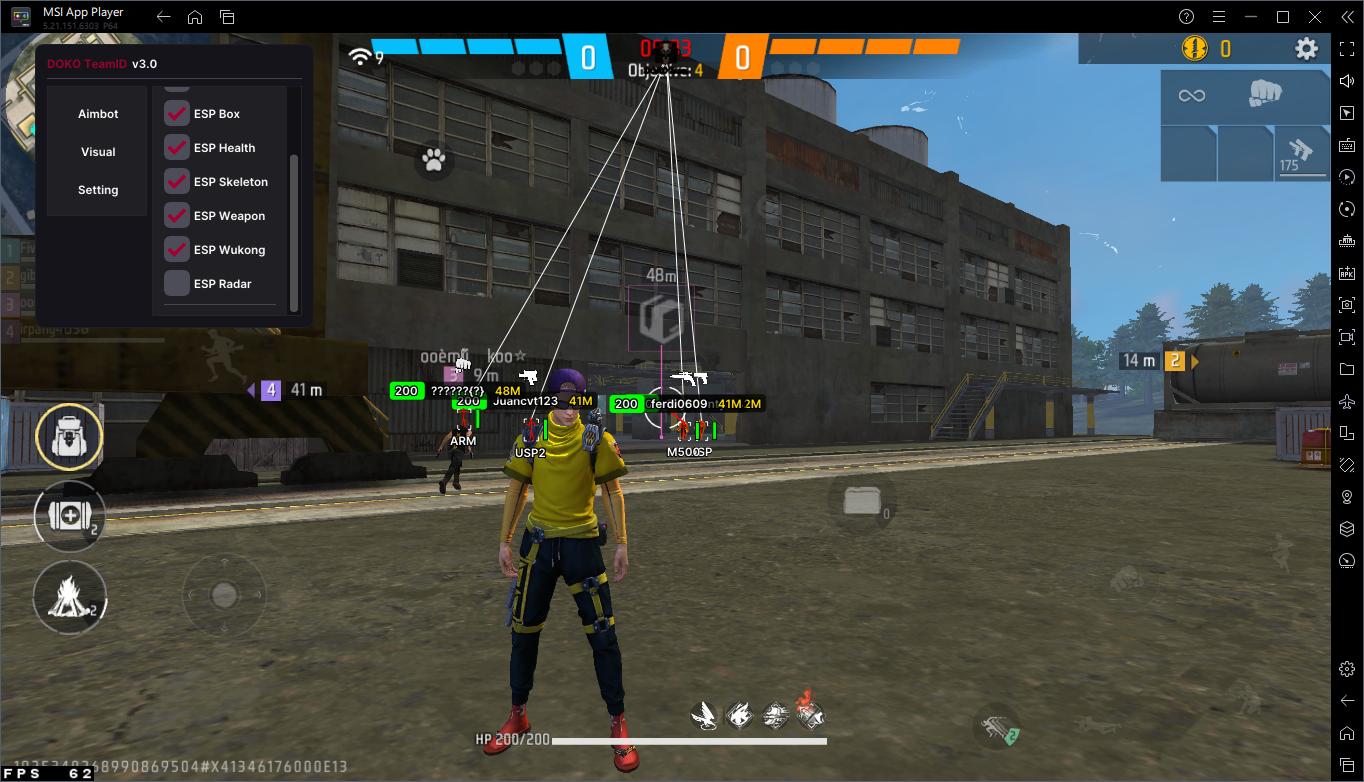Viewport: 1364px width, 782px height.
Task: Disable the ESP Health checkbox
Action: [x=177, y=148]
